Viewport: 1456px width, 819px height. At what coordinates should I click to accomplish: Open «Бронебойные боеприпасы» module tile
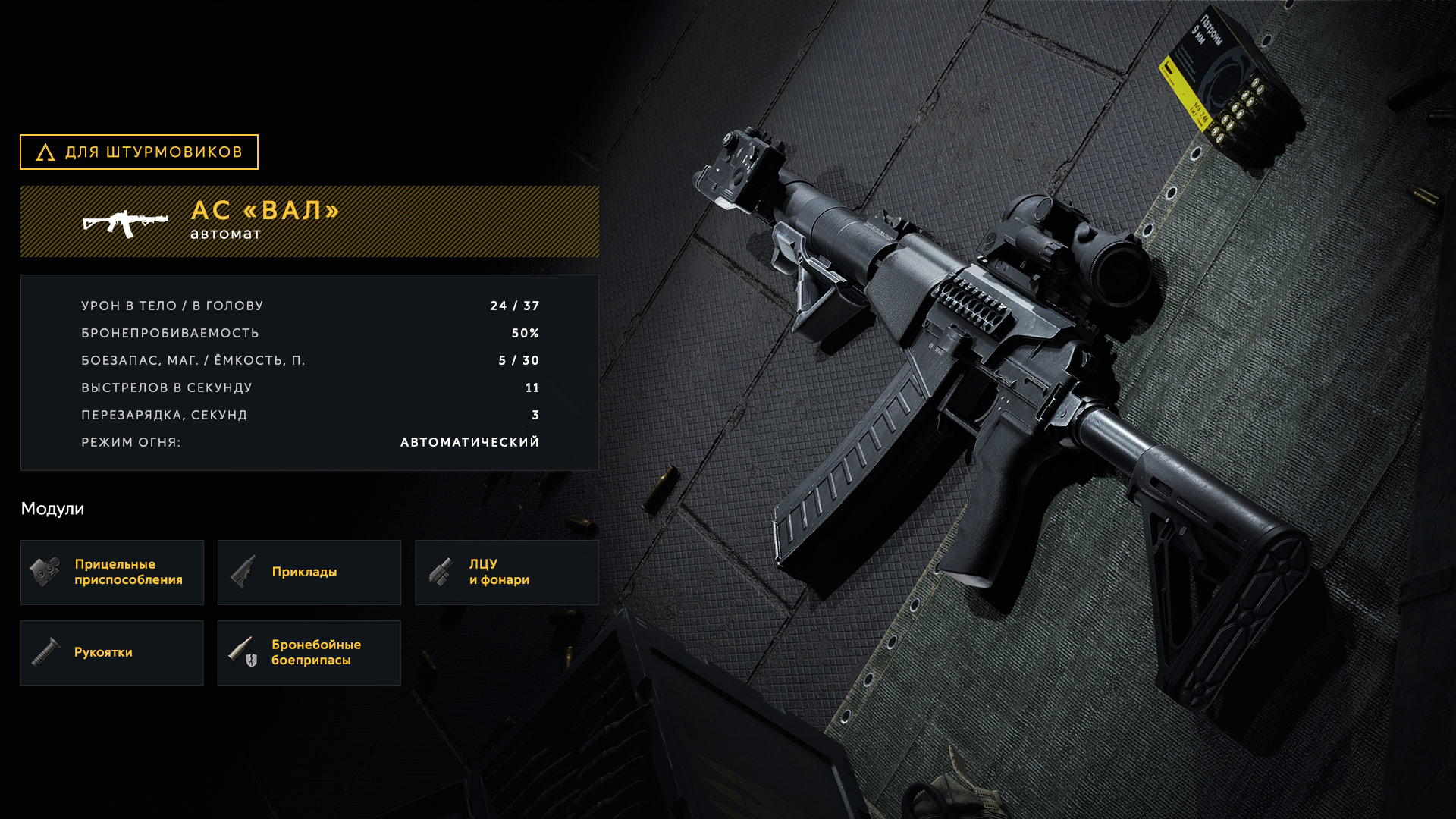(309, 653)
